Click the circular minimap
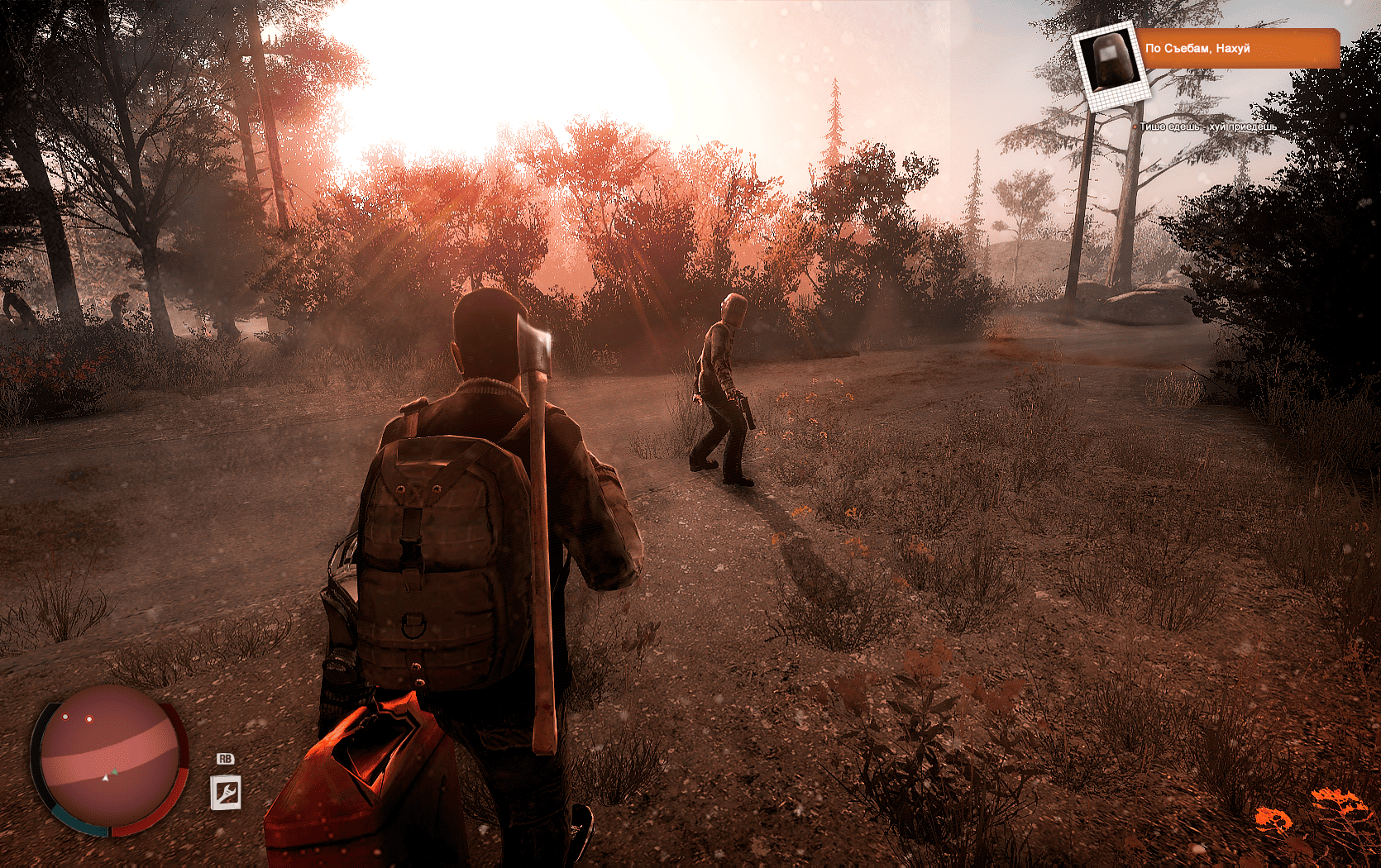This screenshot has height=868, width=1381. point(109,758)
